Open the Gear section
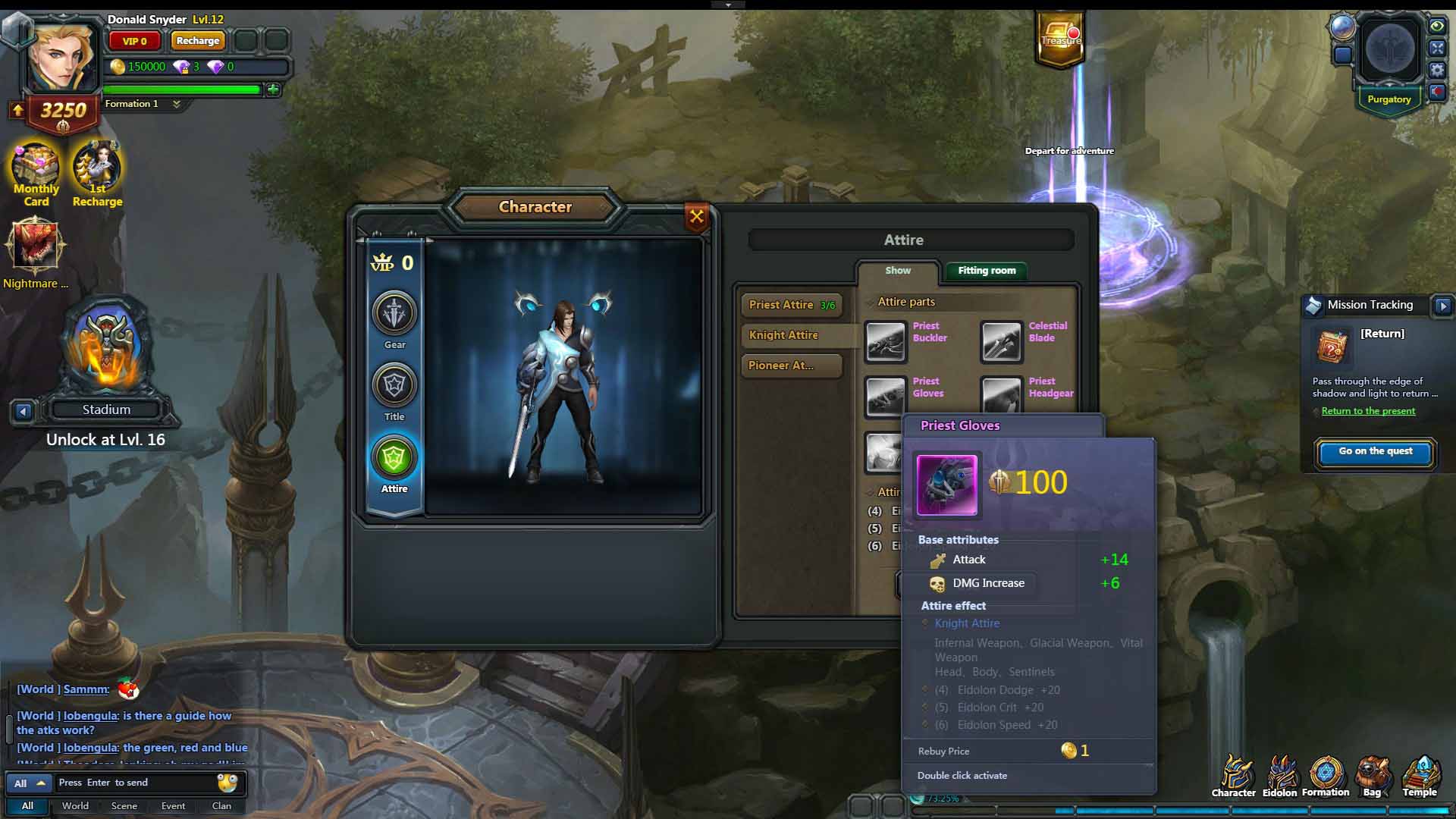The image size is (1456, 819). coord(394,313)
